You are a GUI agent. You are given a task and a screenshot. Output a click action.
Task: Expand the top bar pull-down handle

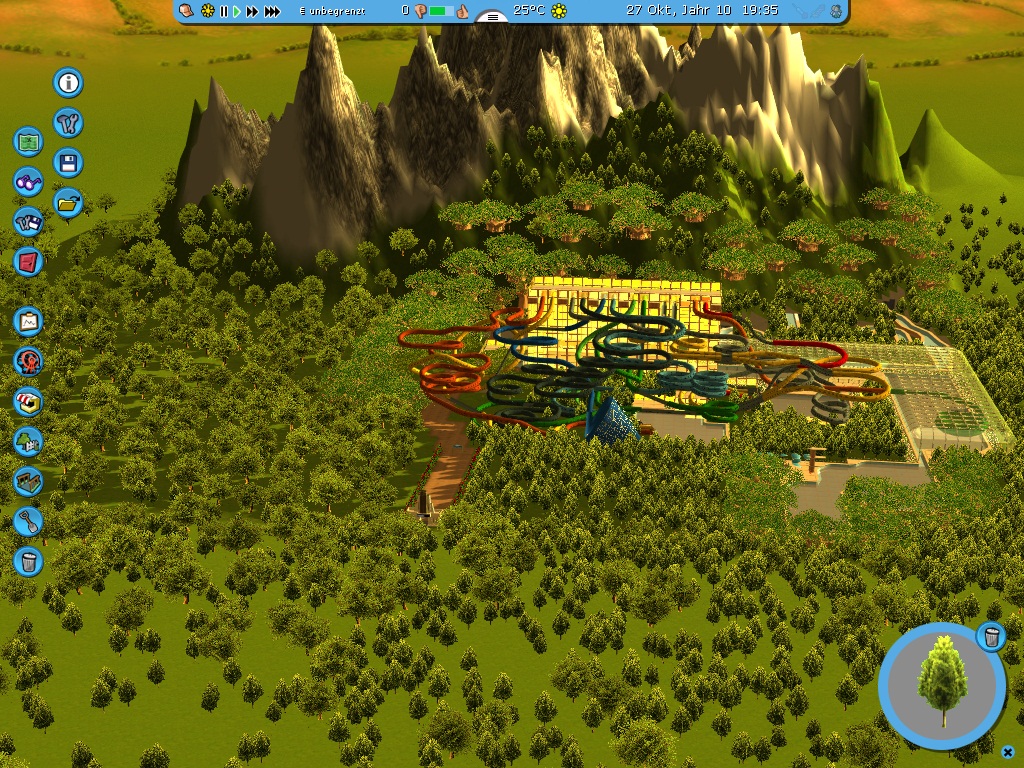pyautogui.click(x=491, y=17)
